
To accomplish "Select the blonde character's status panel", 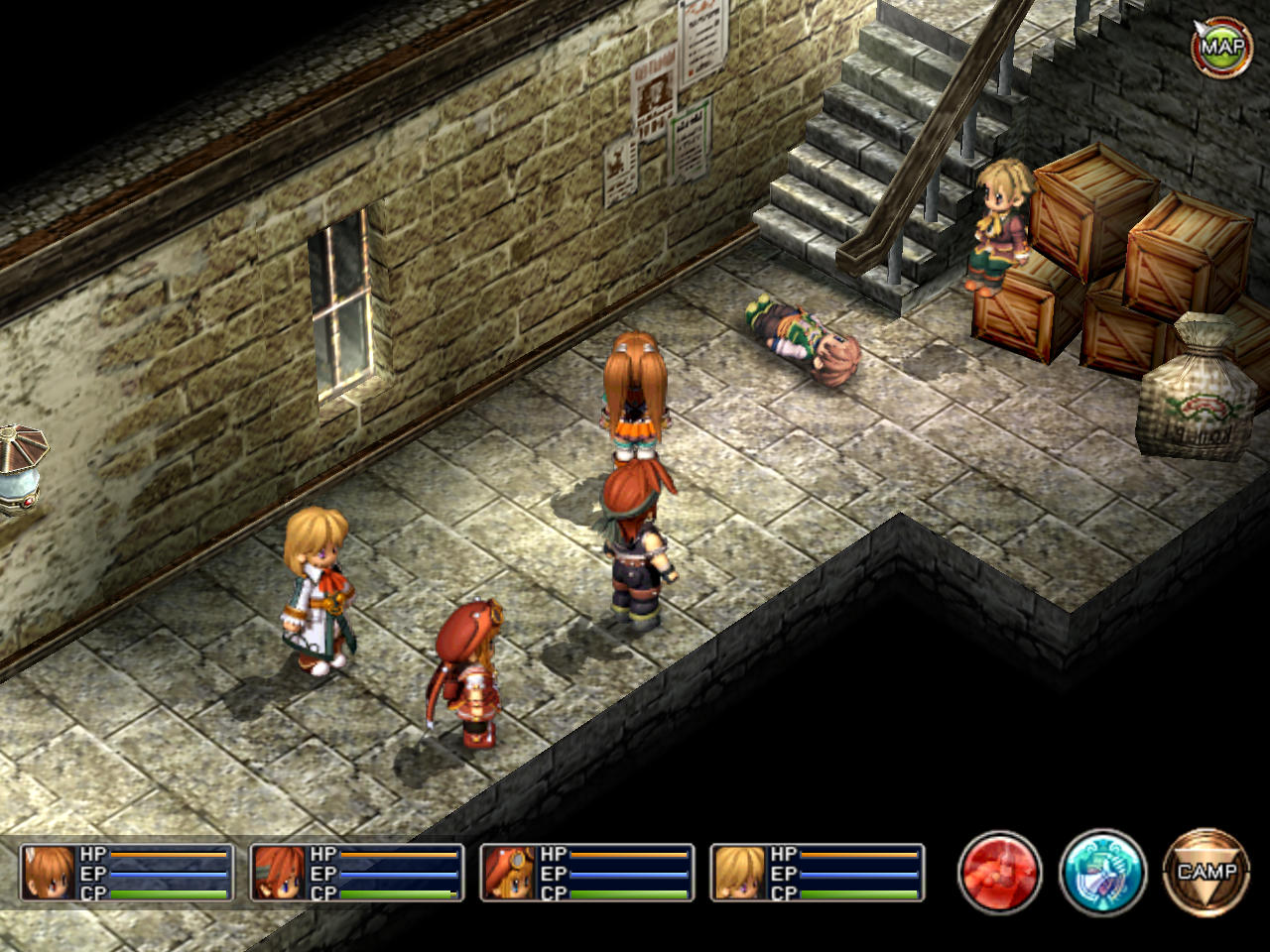I will [x=818, y=873].
